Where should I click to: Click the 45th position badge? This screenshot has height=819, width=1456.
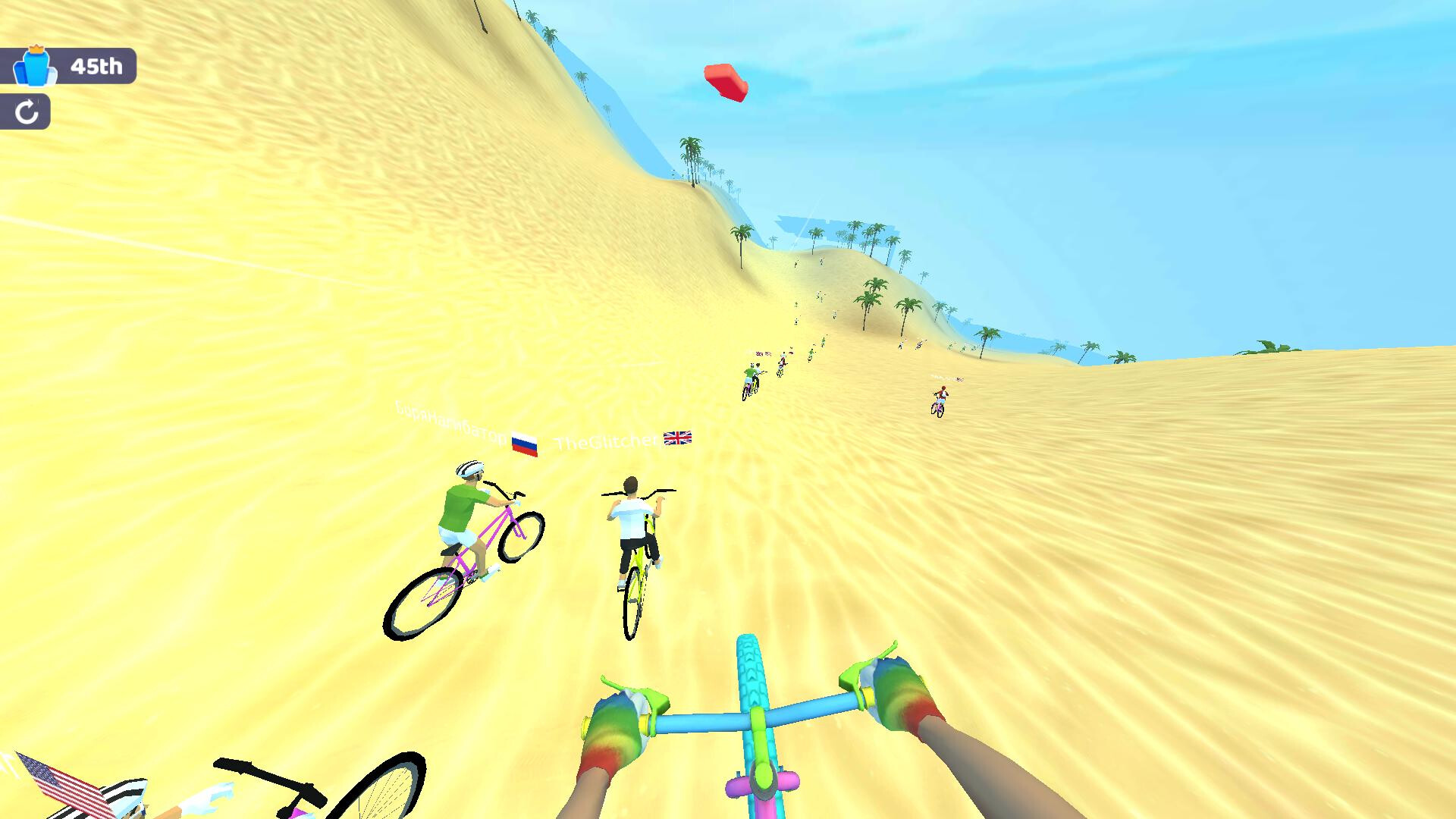[x=97, y=67]
